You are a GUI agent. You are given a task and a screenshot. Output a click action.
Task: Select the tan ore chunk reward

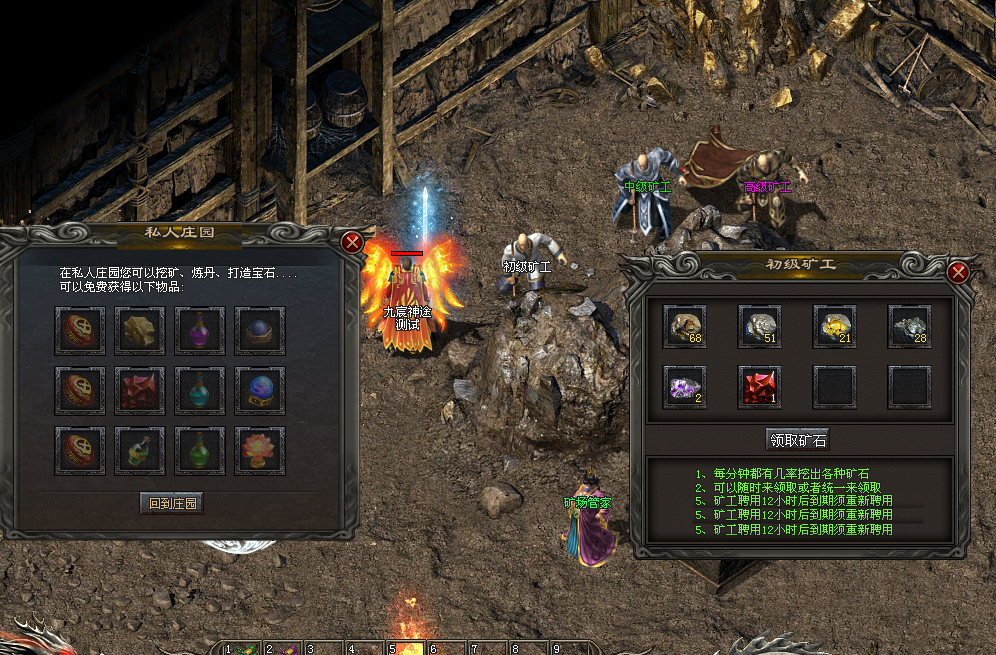click(x=140, y=329)
